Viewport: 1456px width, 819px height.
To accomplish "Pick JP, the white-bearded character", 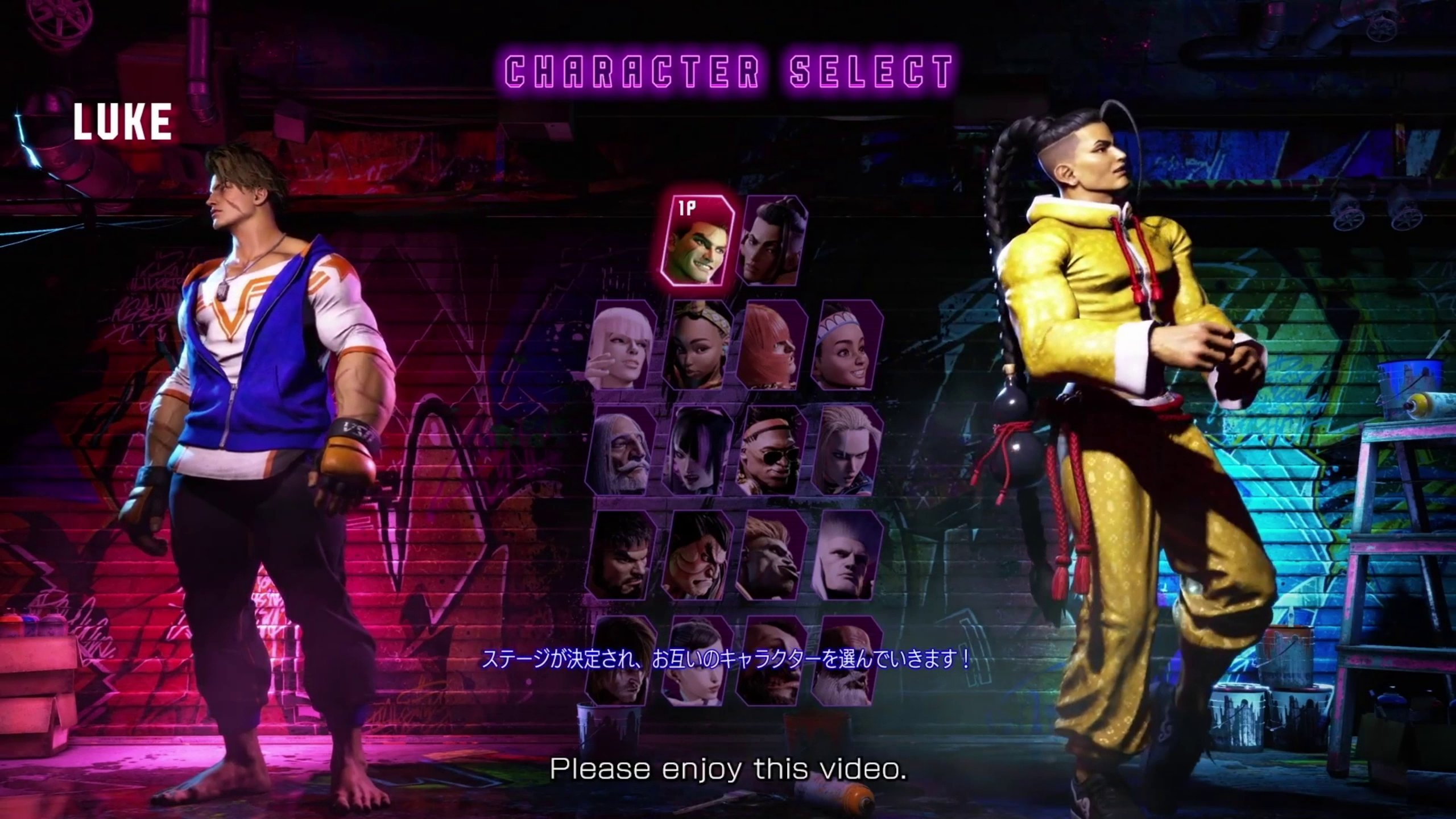I will [x=621, y=449].
